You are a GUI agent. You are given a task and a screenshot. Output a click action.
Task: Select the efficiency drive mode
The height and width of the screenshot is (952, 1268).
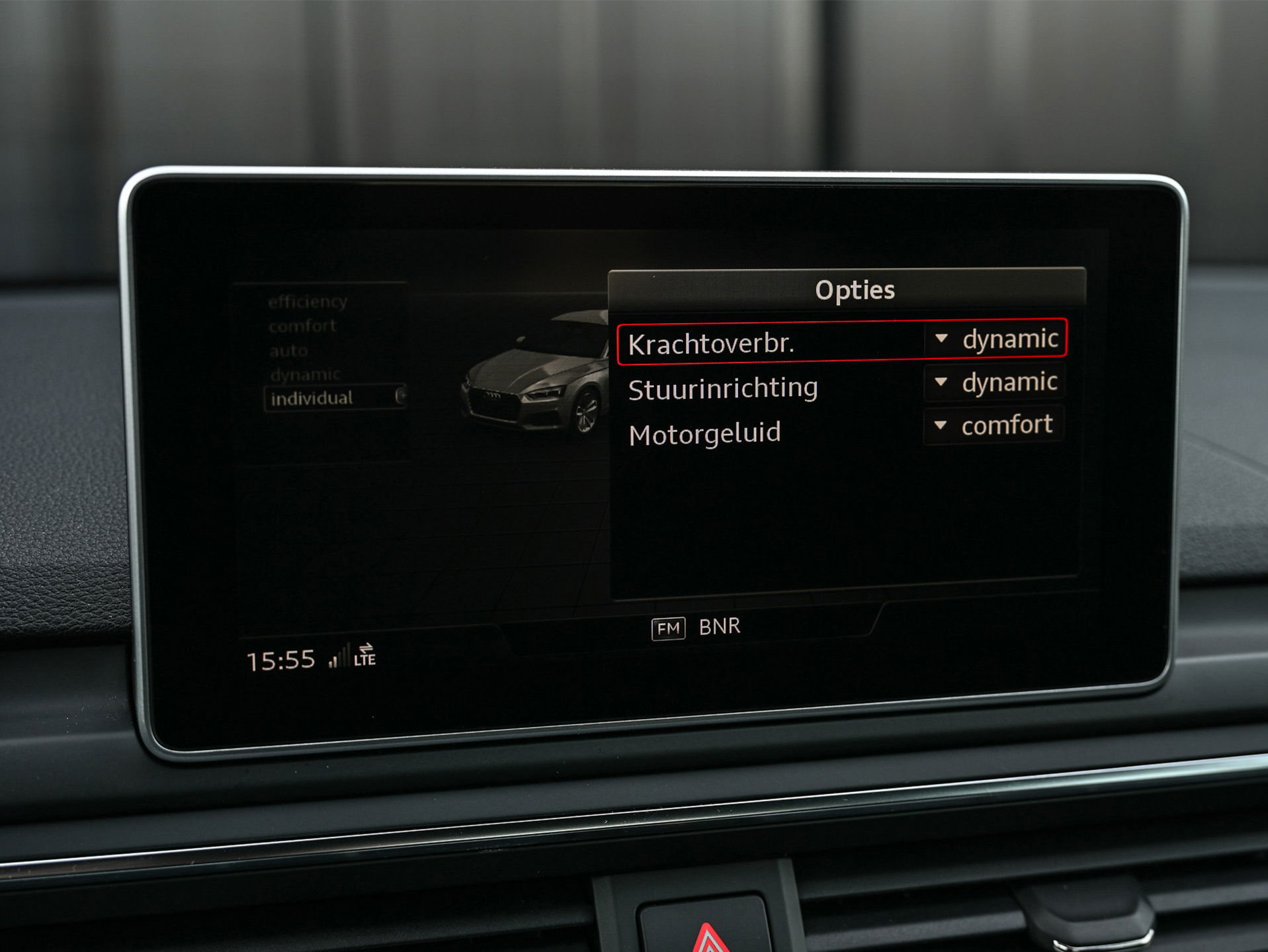pyautogui.click(x=308, y=302)
